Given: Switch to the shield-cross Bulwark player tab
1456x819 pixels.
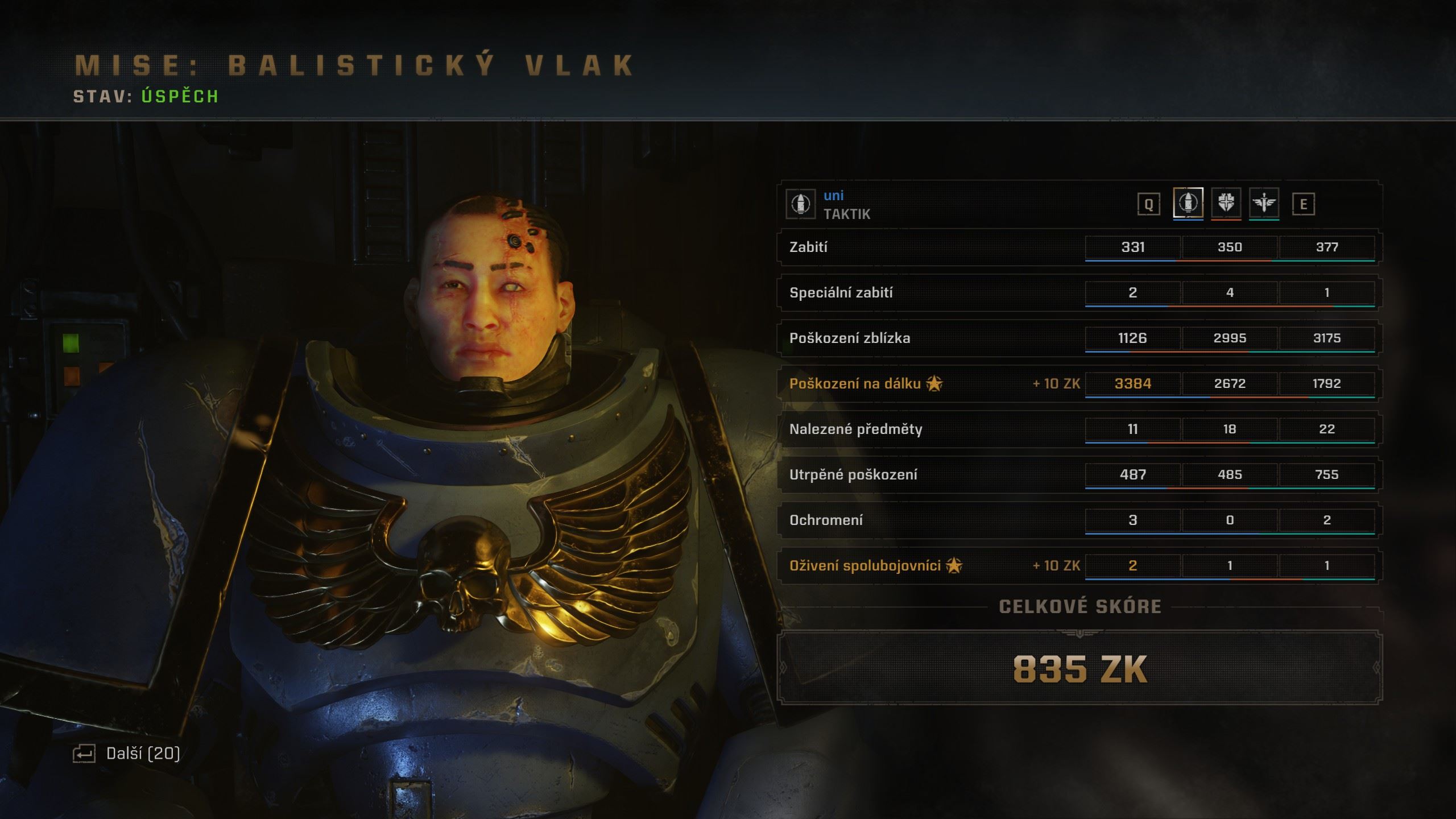Looking at the screenshot, I should click(1226, 203).
